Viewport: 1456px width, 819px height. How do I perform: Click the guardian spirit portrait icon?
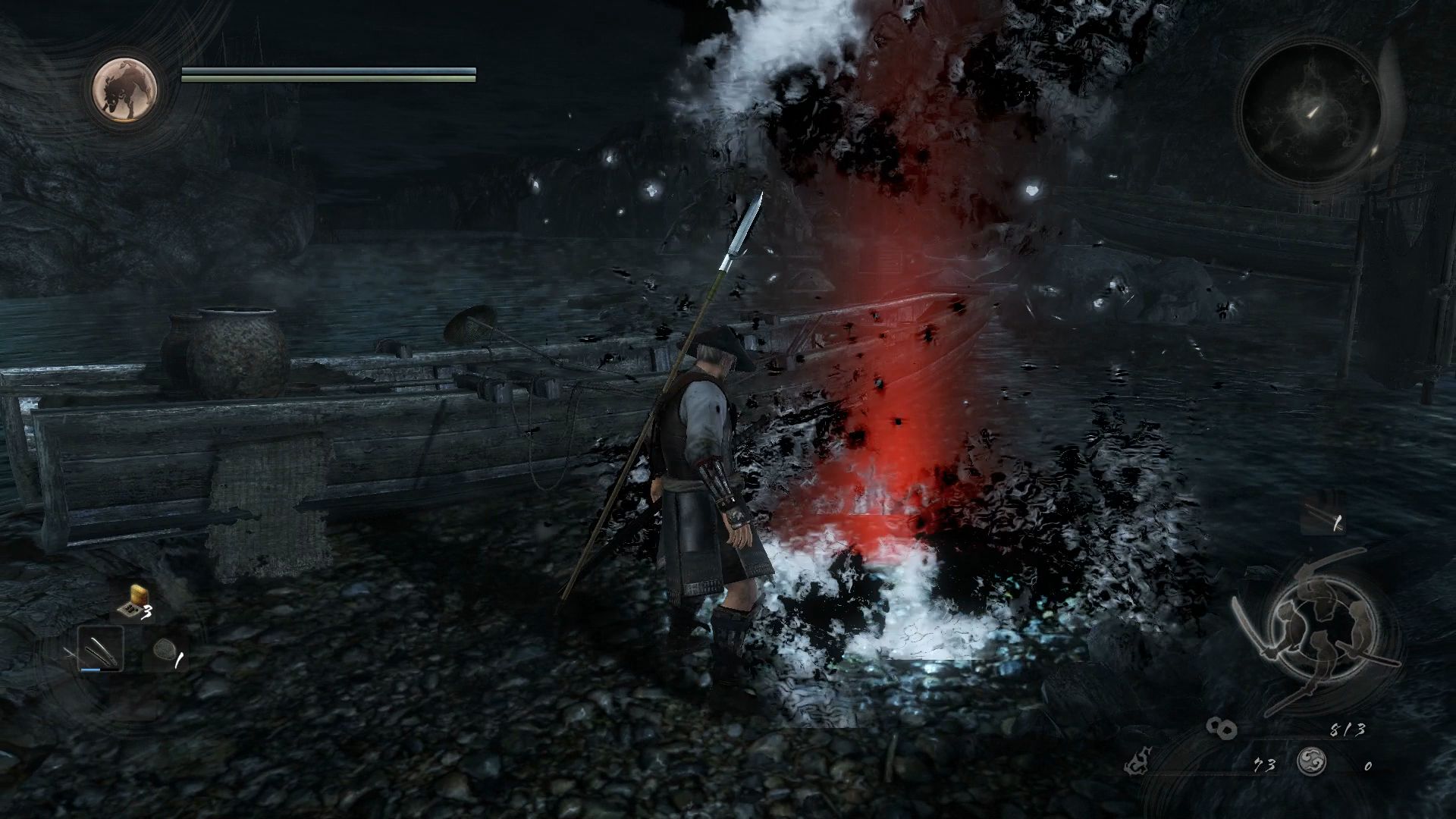125,89
